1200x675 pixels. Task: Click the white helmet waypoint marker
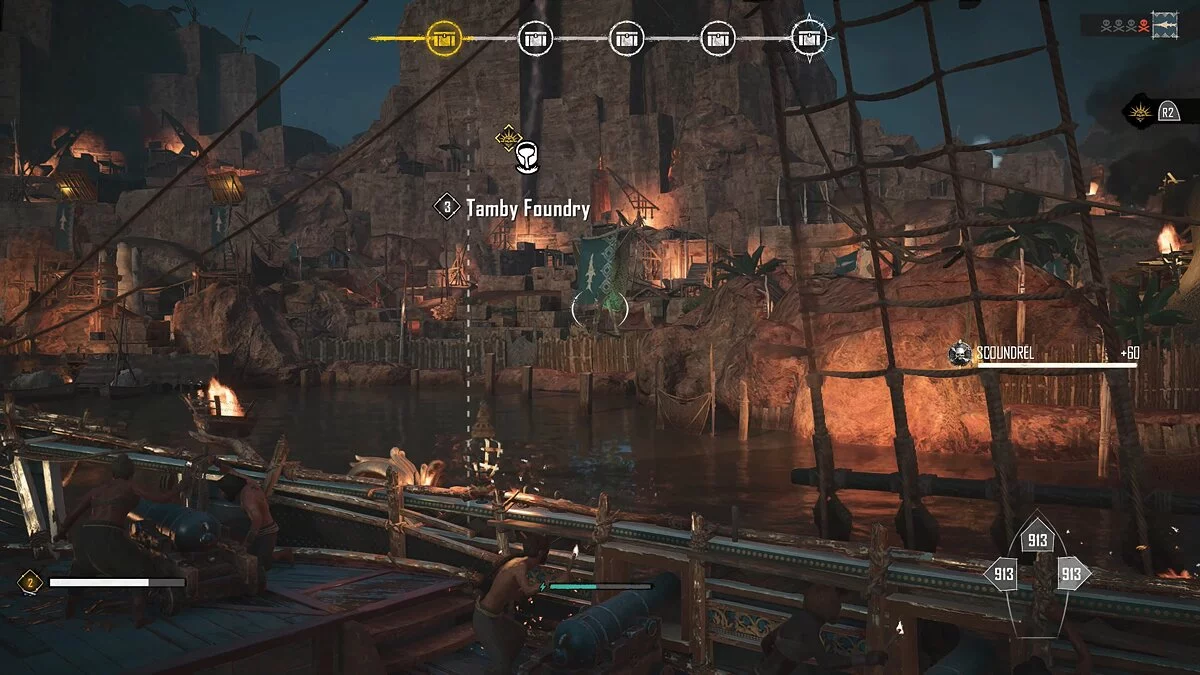(x=527, y=158)
